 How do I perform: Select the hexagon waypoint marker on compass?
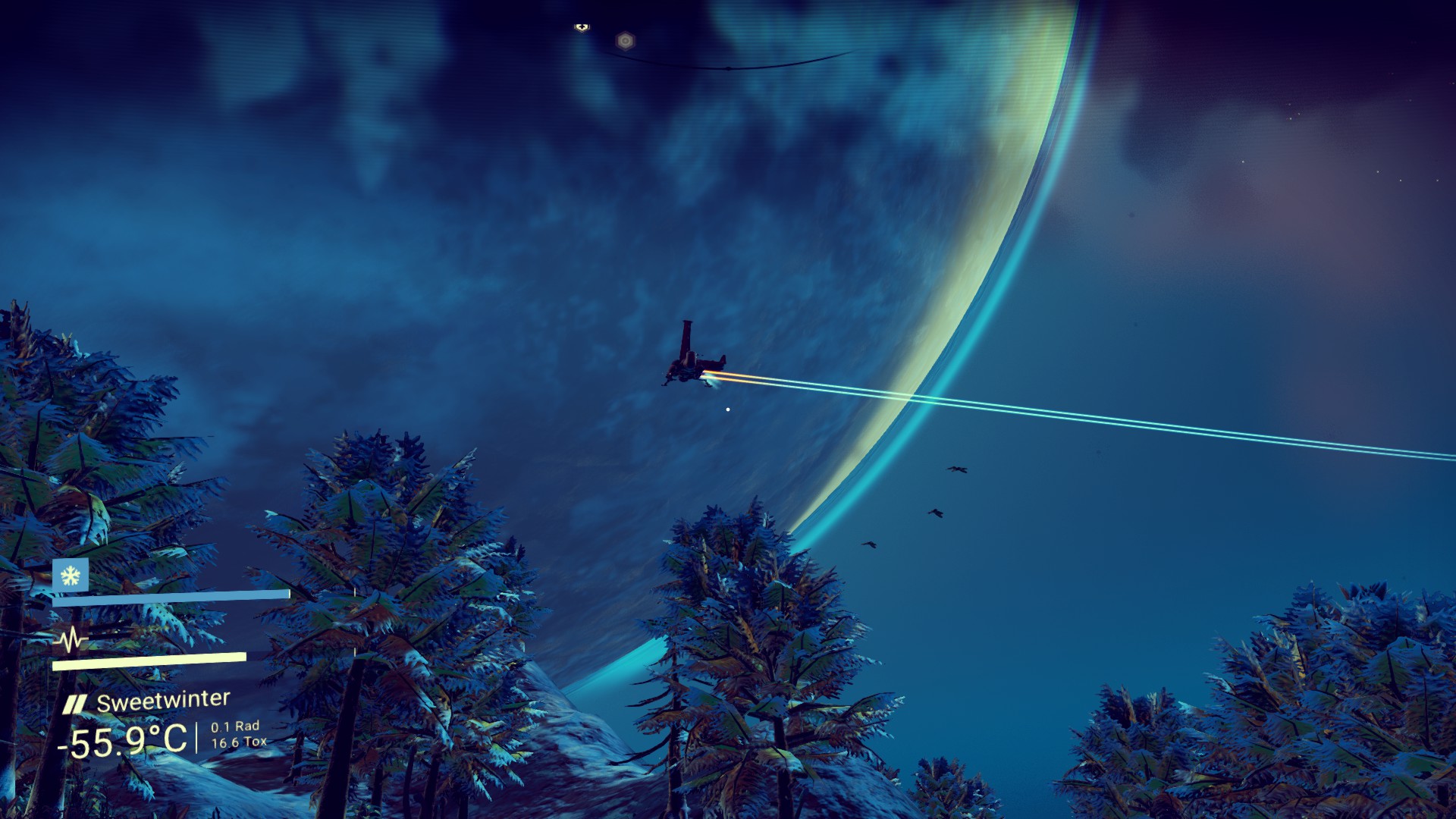625,41
